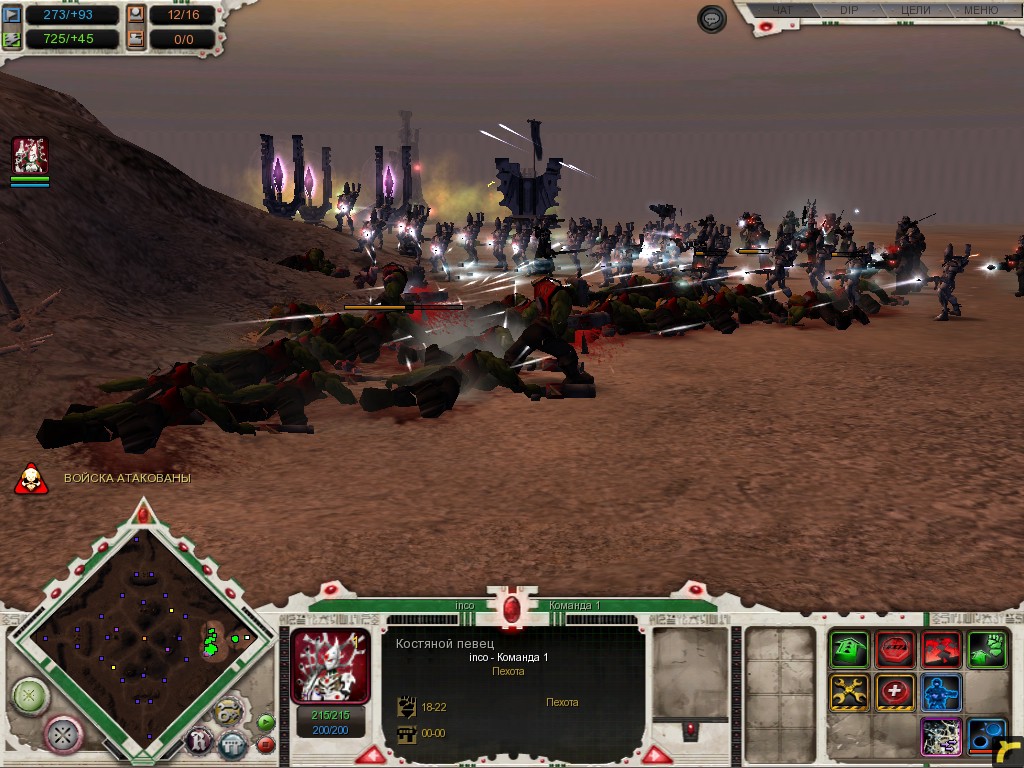Show the ЦЕЛИ objectives list
The width and height of the screenshot is (1024, 768).
click(x=915, y=11)
